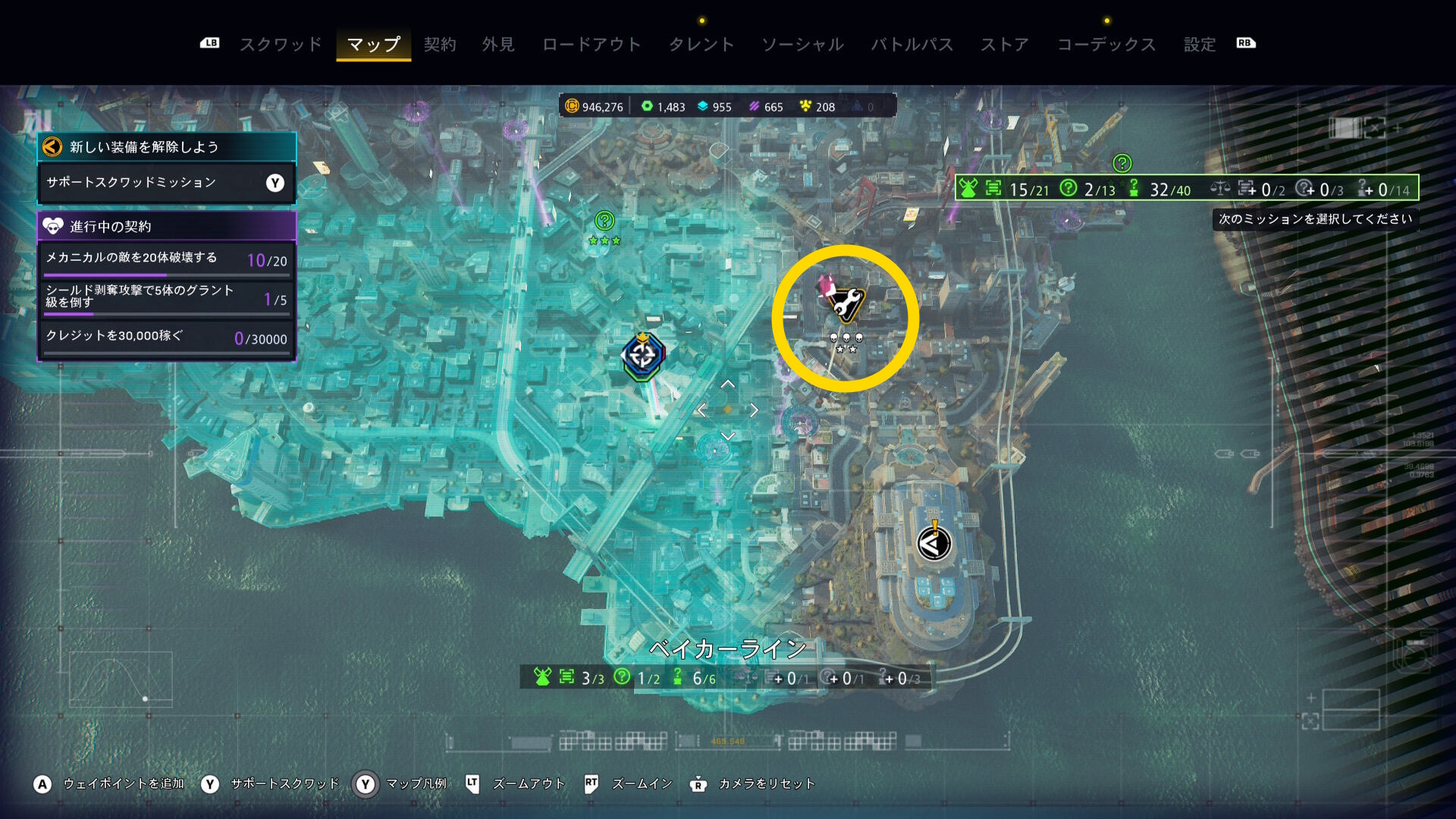The height and width of the screenshot is (819, 1456).
Task: Show the コーデックス tab
Action: tap(1106, 44)
